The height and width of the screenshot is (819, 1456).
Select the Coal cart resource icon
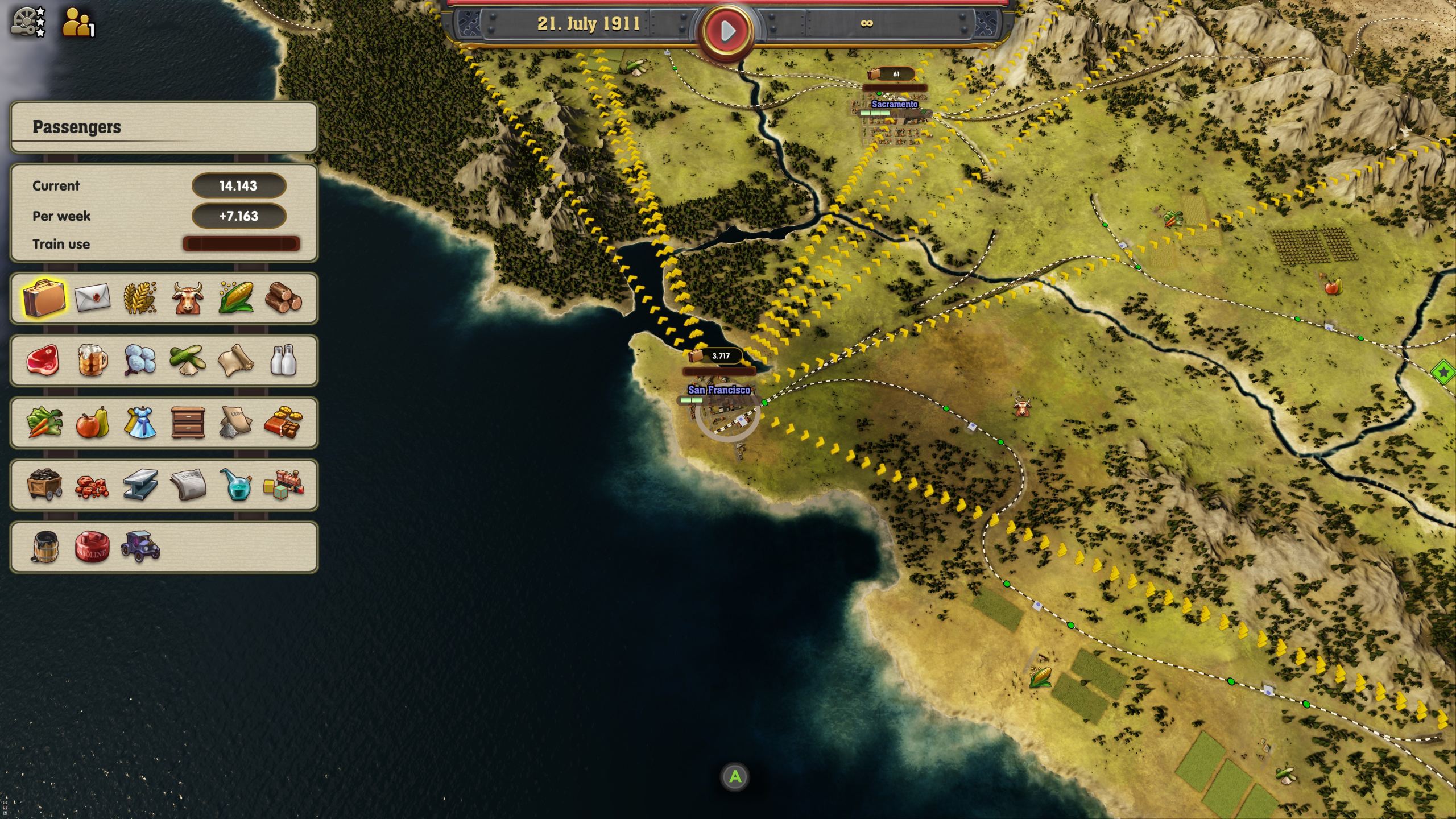44,483
